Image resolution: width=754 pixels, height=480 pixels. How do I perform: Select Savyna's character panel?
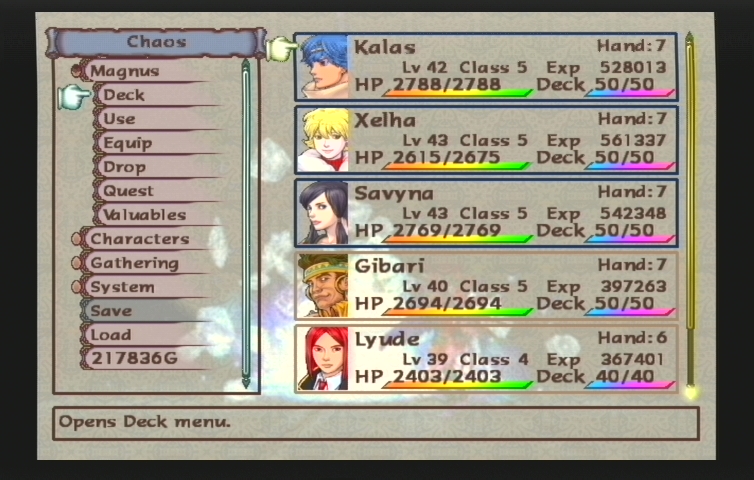click(486, 212)
